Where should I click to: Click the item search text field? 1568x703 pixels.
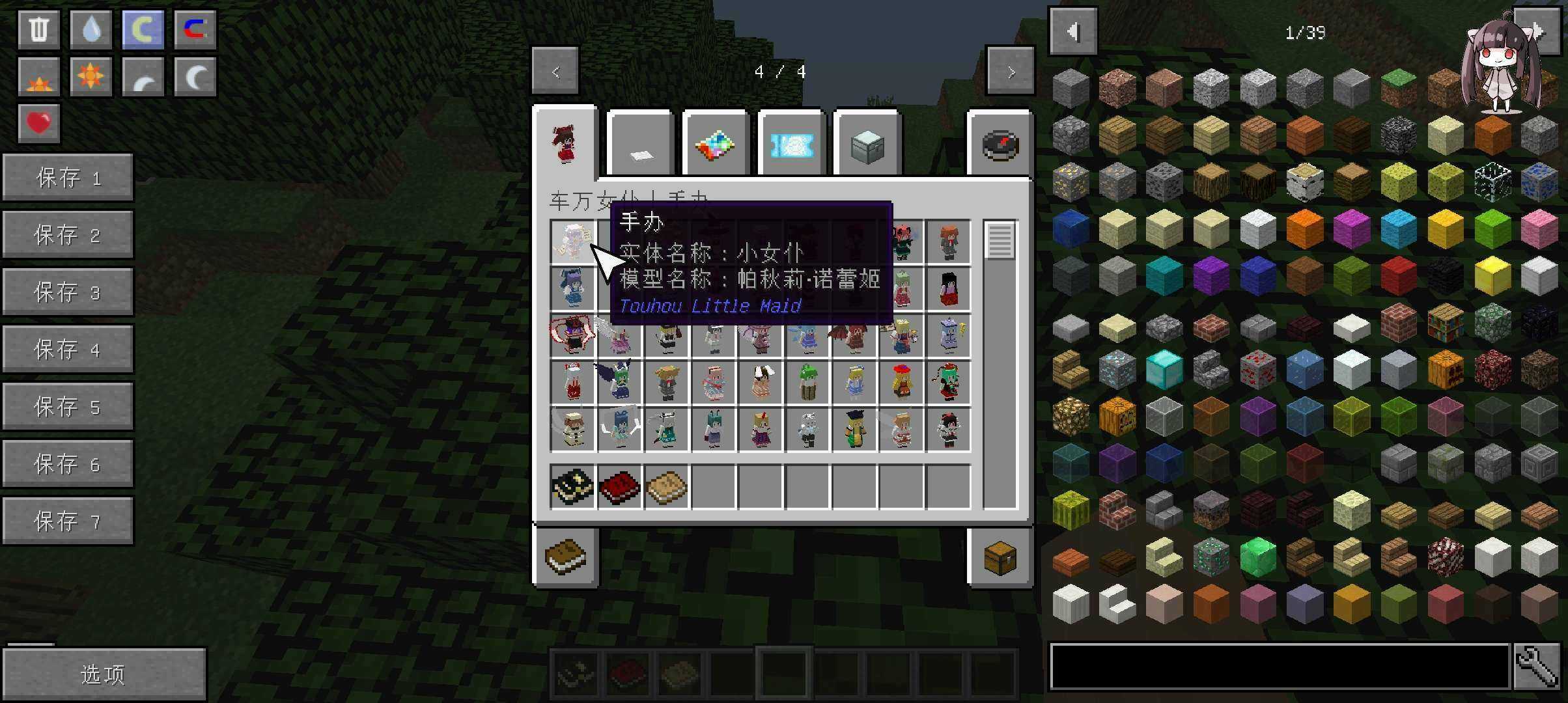(x=1279, y=666)
